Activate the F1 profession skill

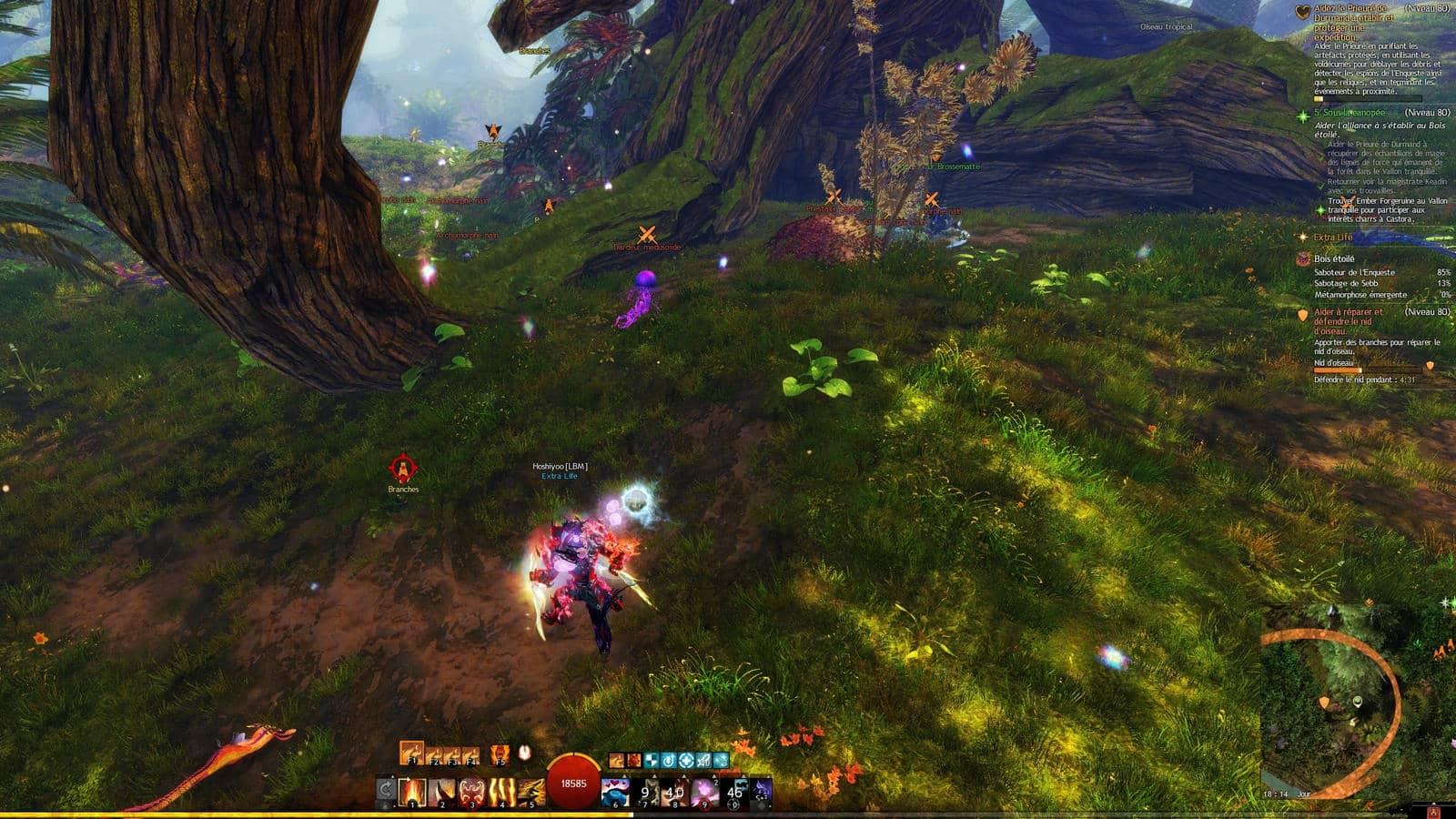[x=411, y=753]
